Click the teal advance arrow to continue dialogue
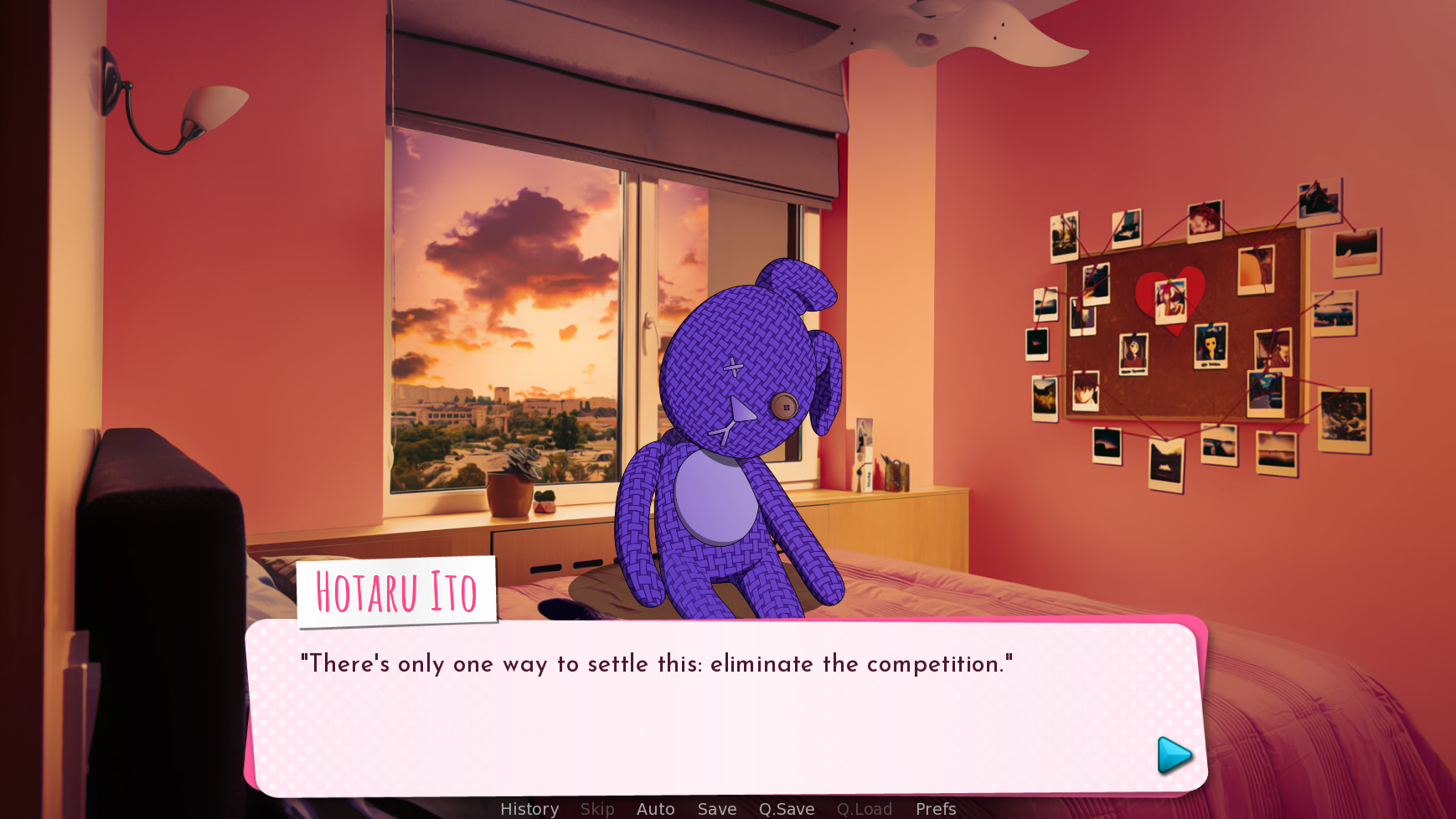Viewport: 1456px width, 819px height. click(x=1172, y=754)
